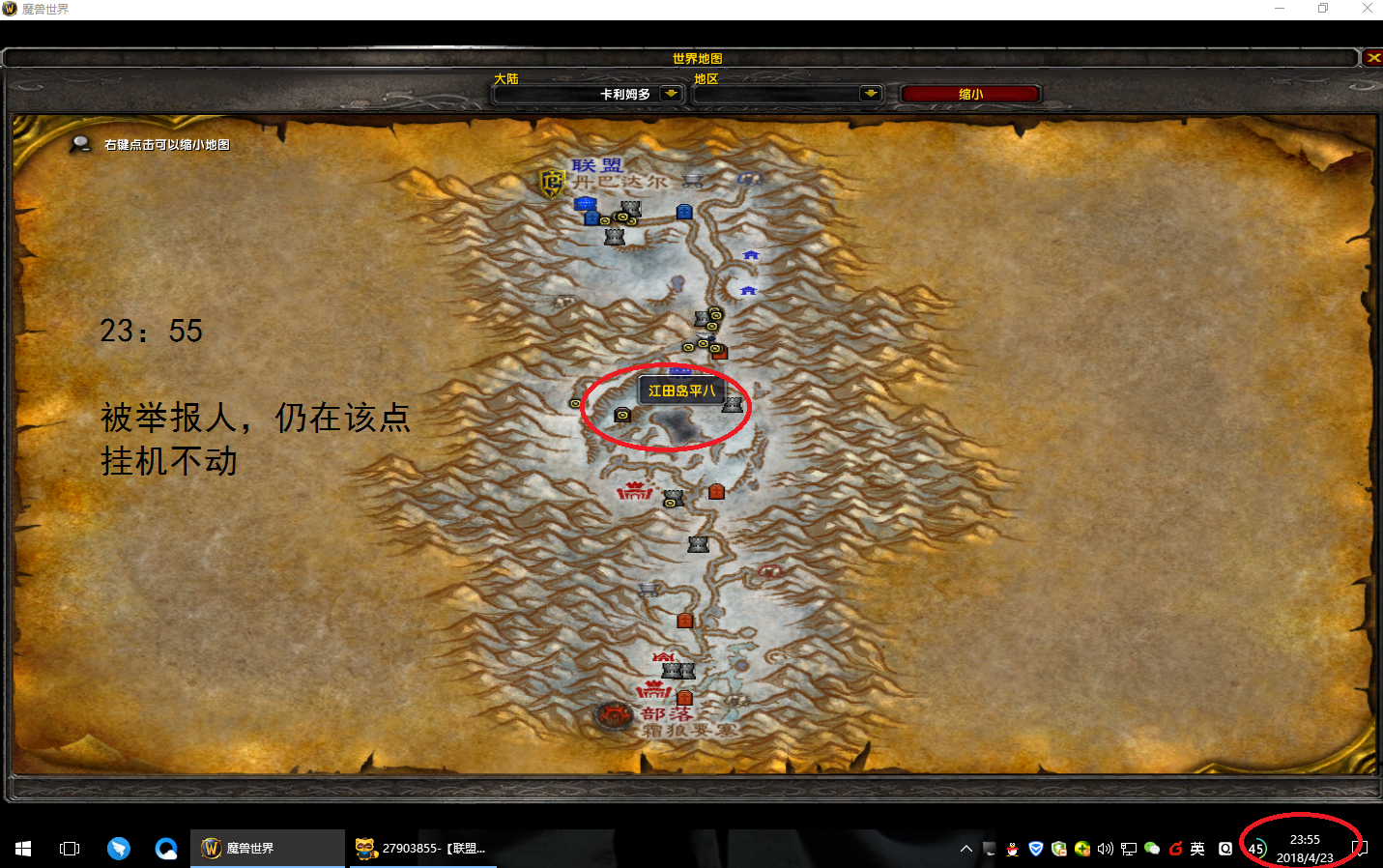This screenshot has height=868, width=1383.
Task: Switch to the 魔兽世界 taskbar window
Action: pyautogui.click(x=268, y=848)
